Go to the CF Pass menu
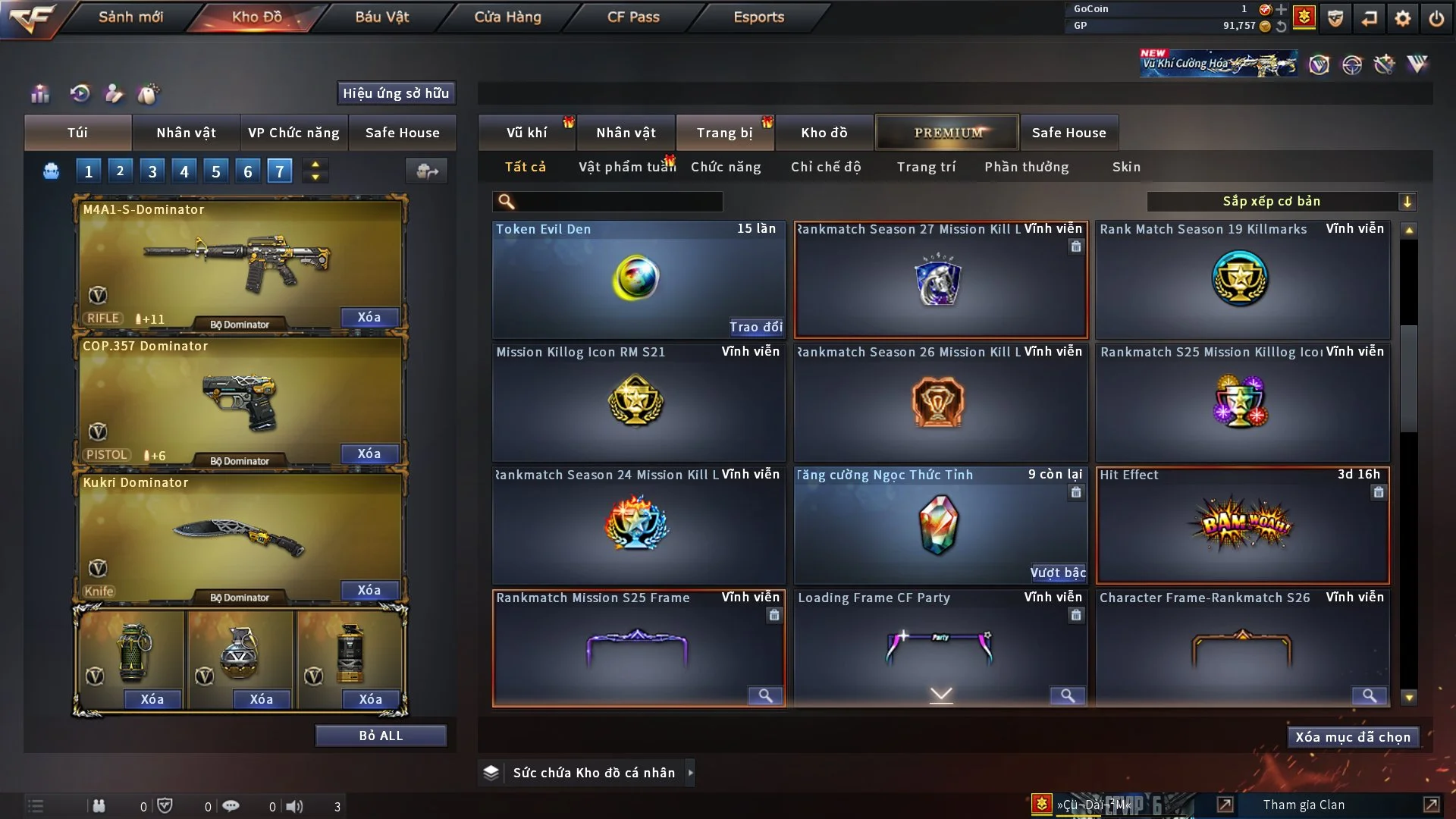 tap(633, 17)
